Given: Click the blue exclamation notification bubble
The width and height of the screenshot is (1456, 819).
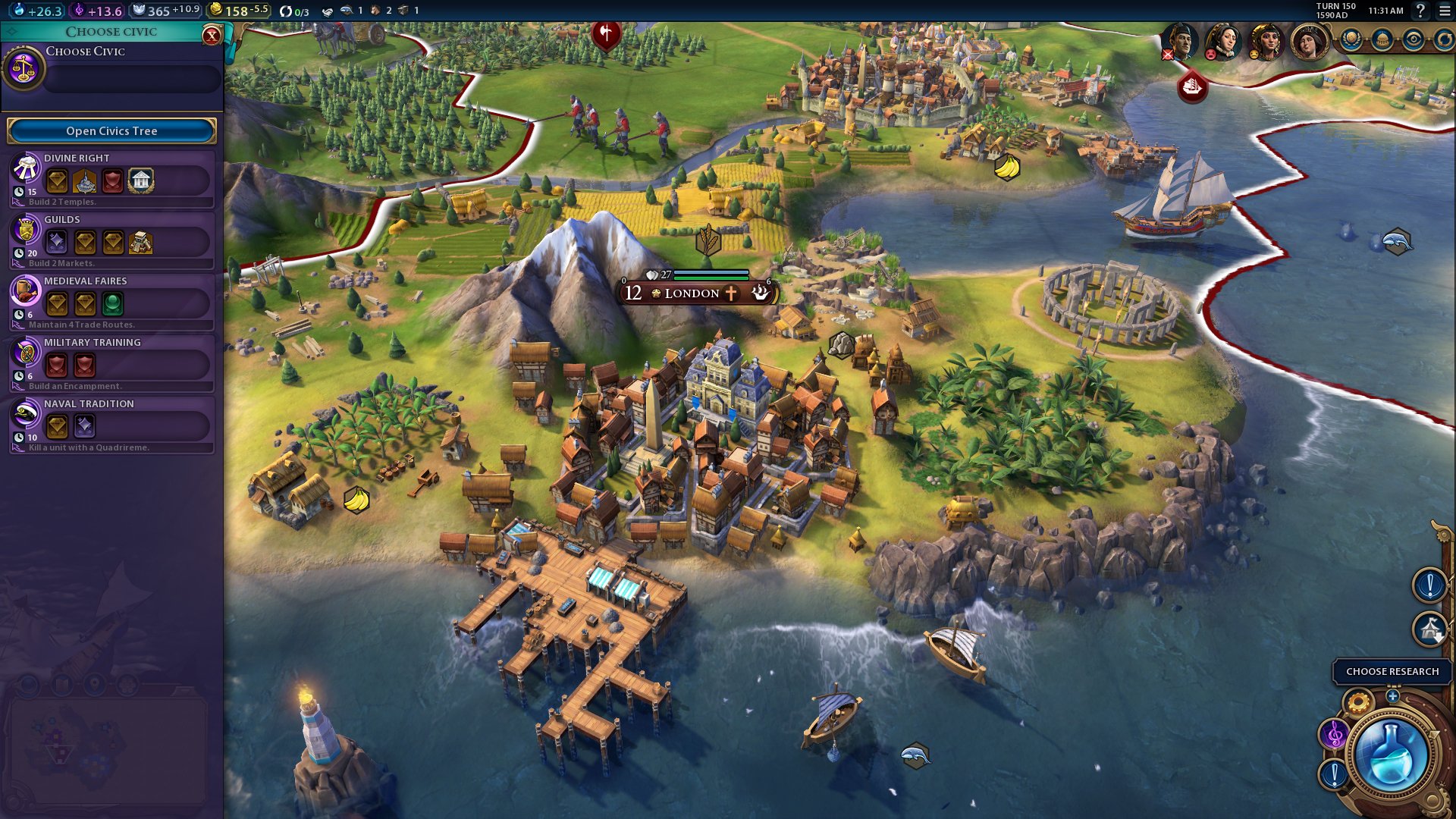Looking at the screenshot, I should point(1428,584).
